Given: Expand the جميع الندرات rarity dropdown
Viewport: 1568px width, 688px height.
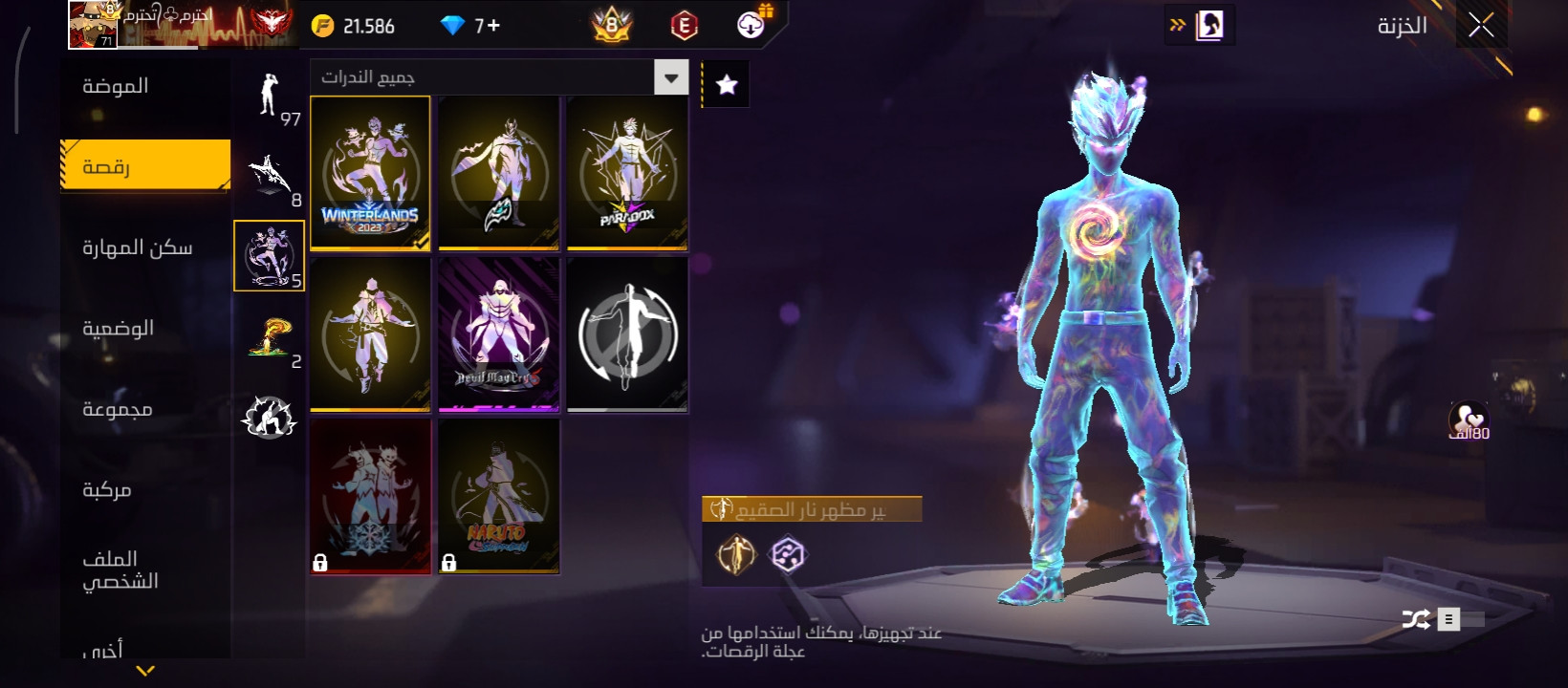Looking at the screenshot, I should 671,77.
